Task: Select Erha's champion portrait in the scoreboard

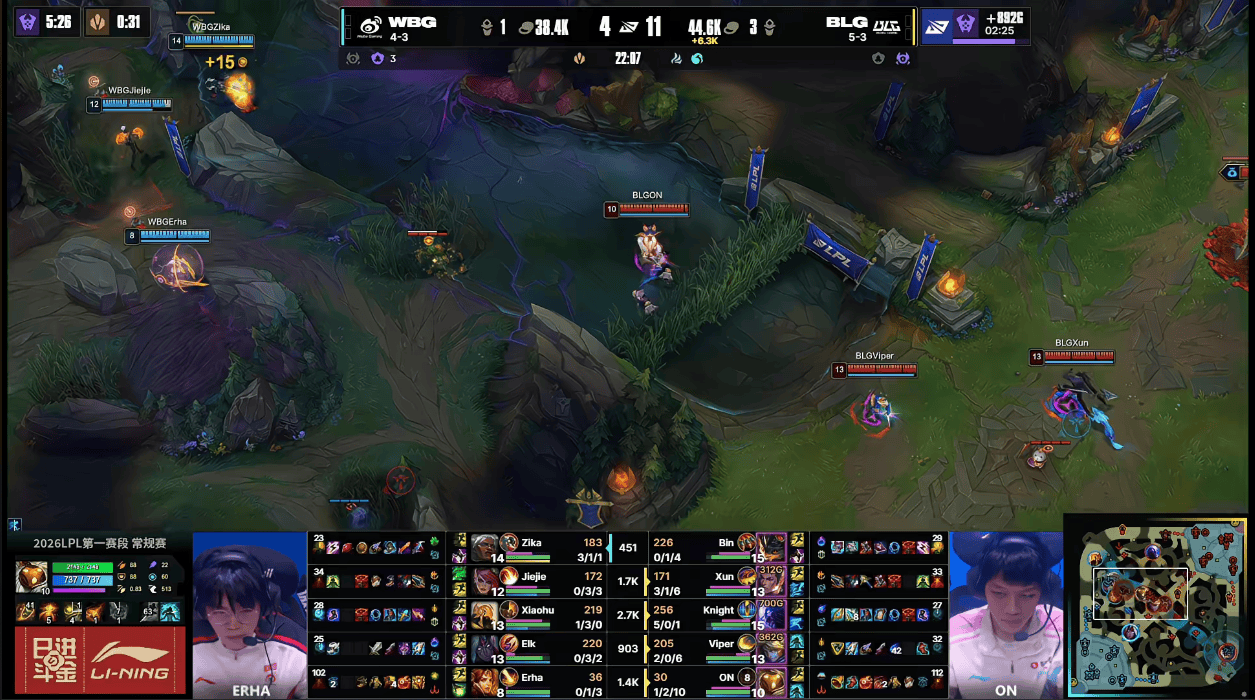Action: pos(485,682)
